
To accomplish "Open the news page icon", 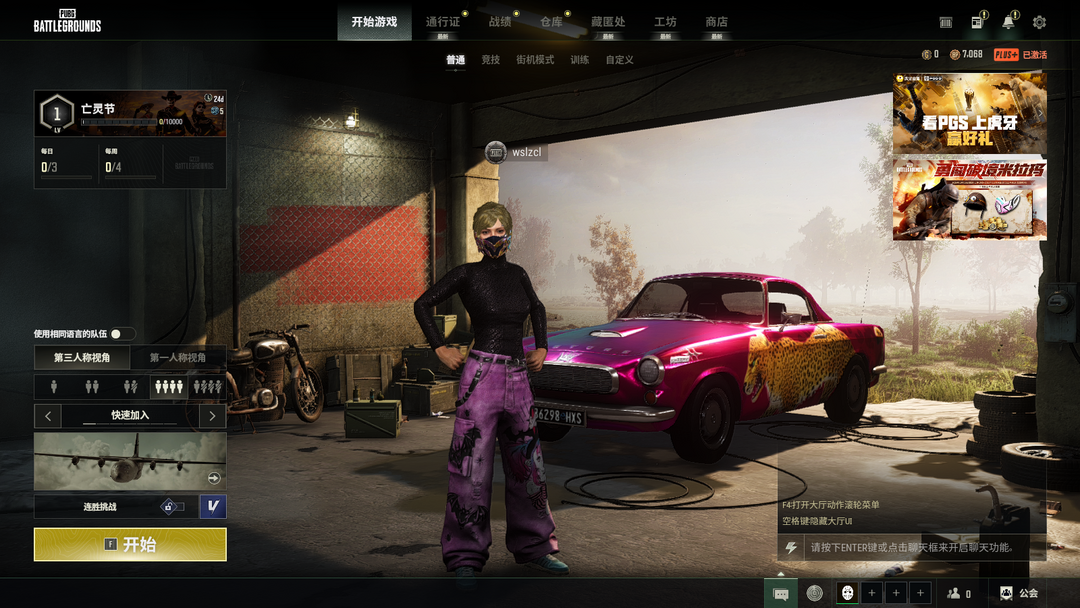I will [x=977, y=22].
